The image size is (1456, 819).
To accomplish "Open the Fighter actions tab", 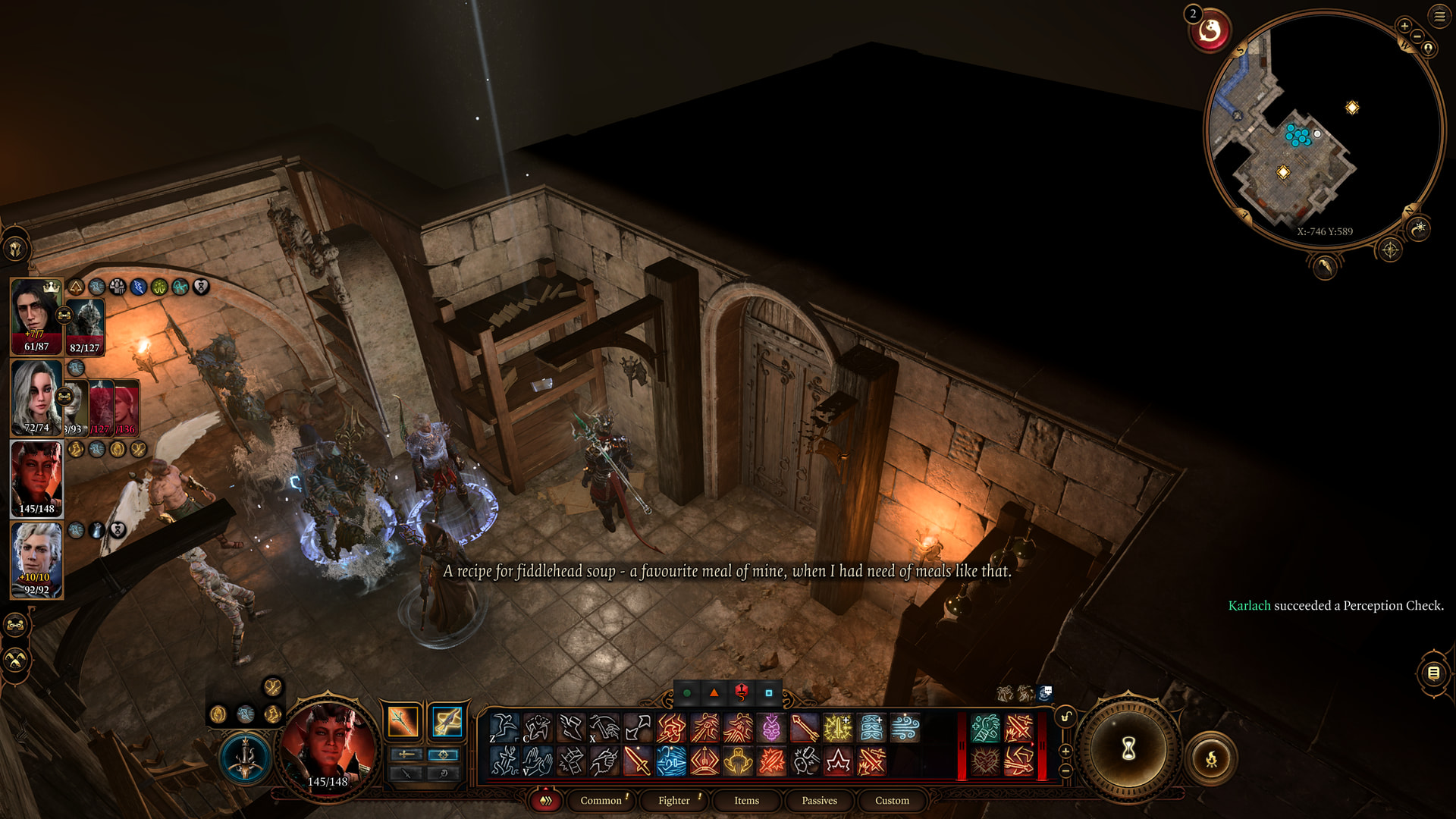I will pyautogui.click(x=673, y=800).
